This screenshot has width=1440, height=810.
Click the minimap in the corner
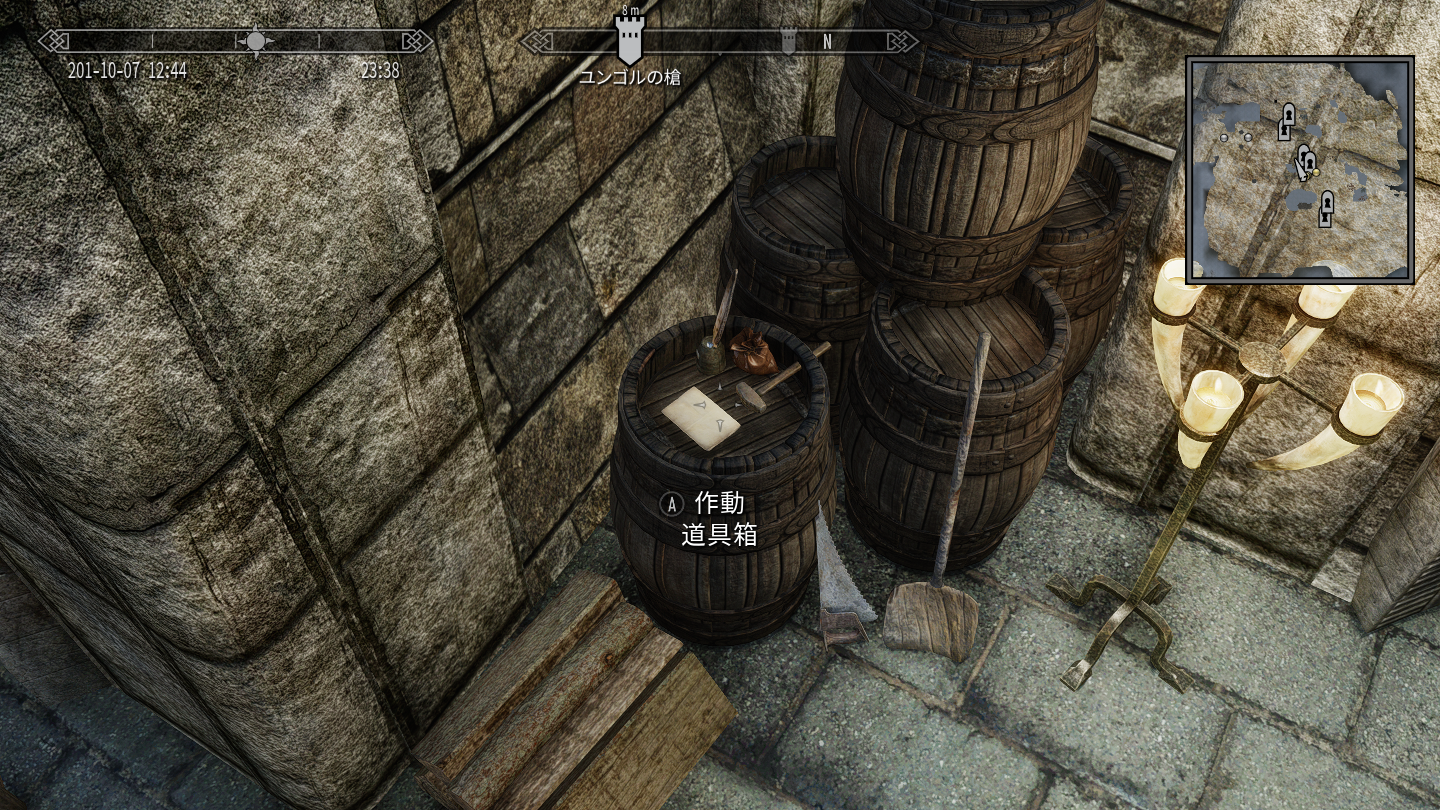click(x=1300, y=170)
